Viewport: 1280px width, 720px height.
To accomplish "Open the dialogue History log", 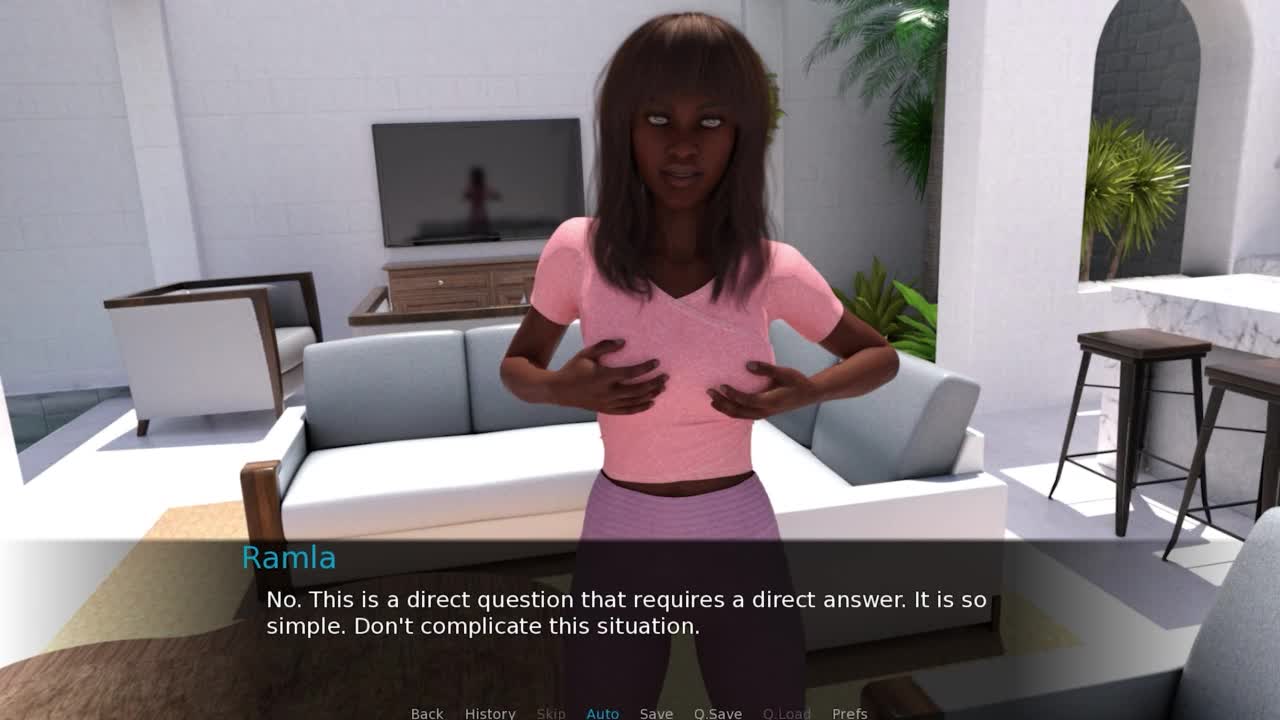I will coord(490,713).
